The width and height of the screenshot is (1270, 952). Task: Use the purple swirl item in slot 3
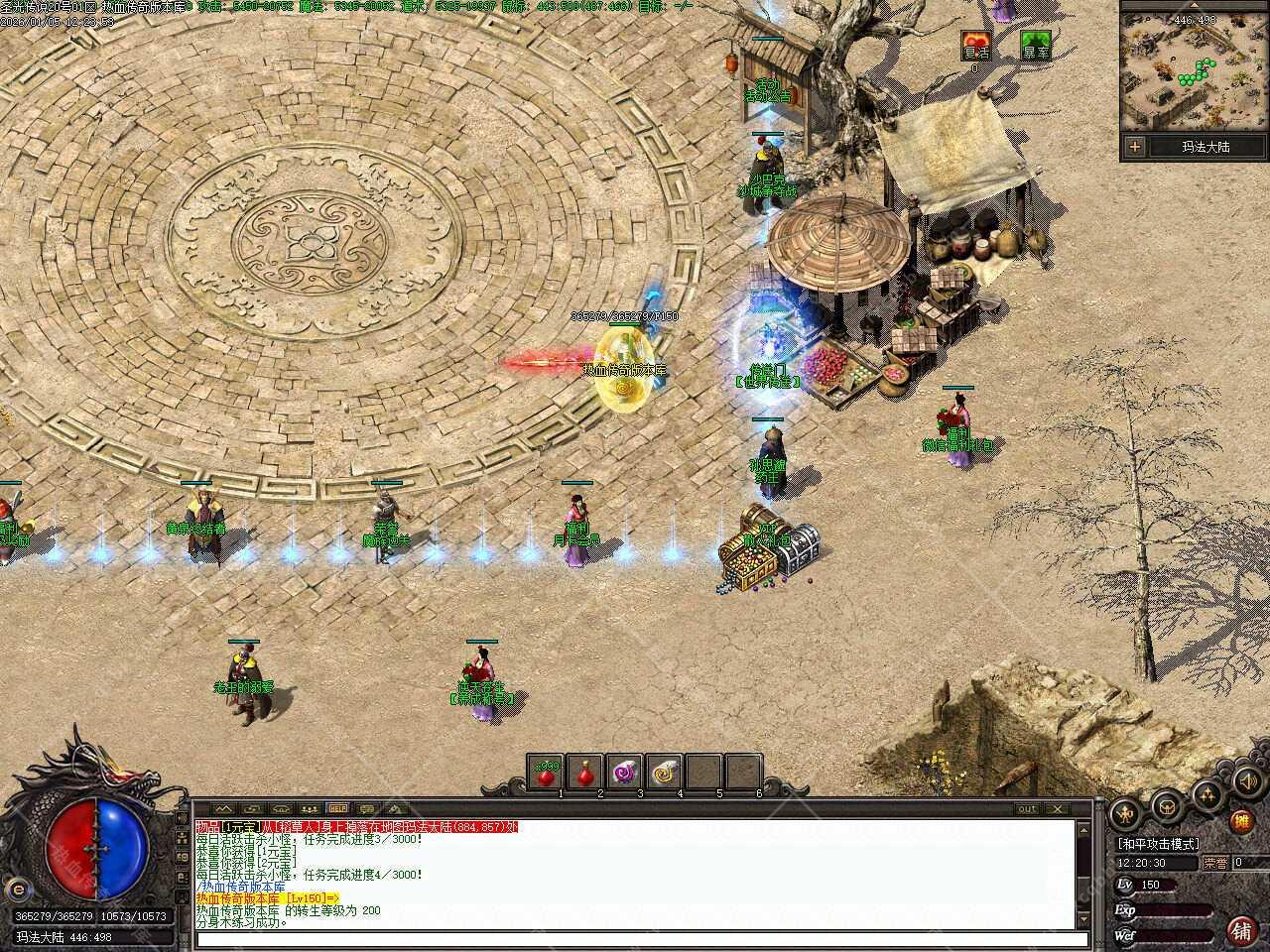click(624, 773)
